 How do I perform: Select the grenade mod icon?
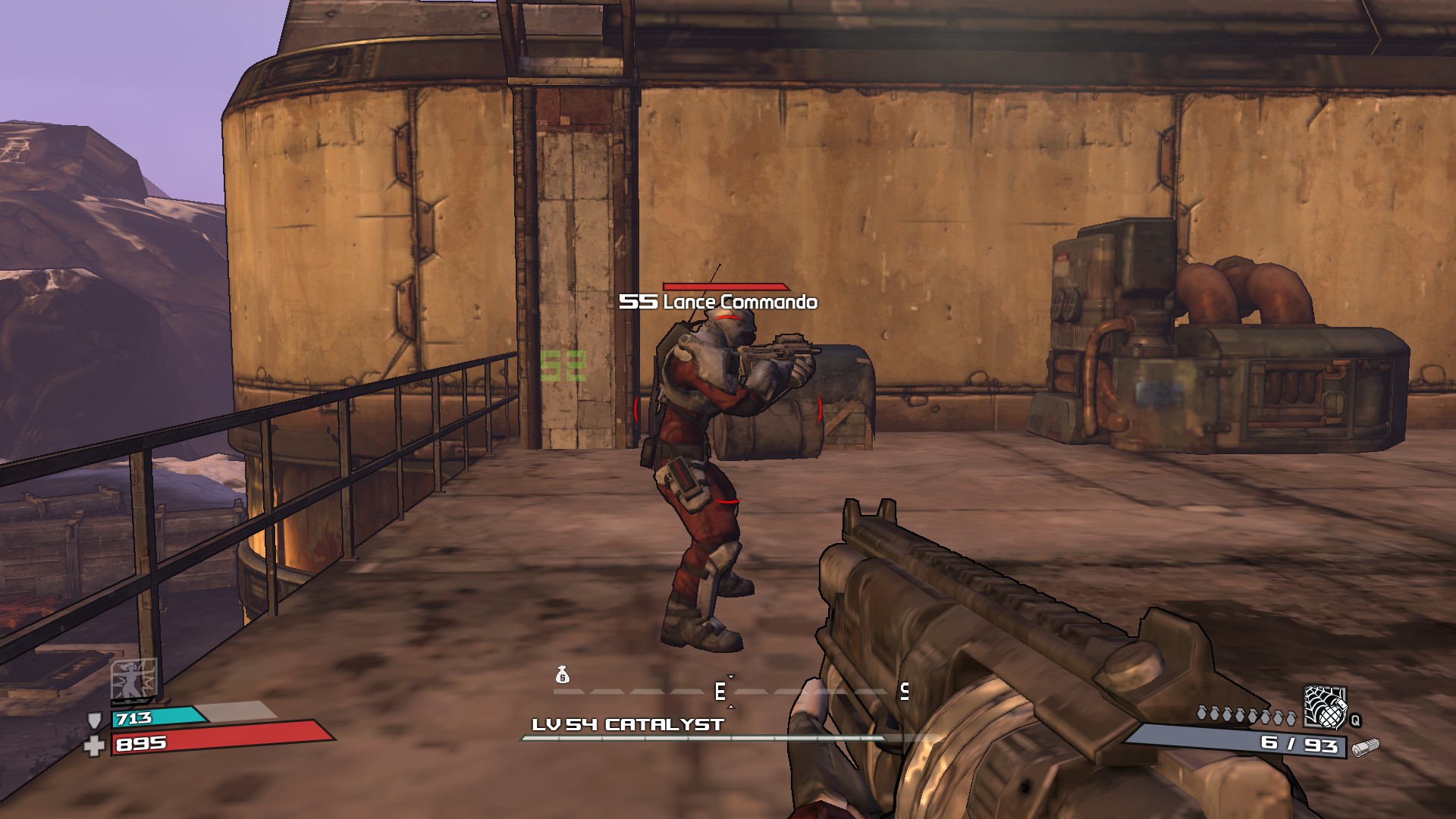(1325, 707)
